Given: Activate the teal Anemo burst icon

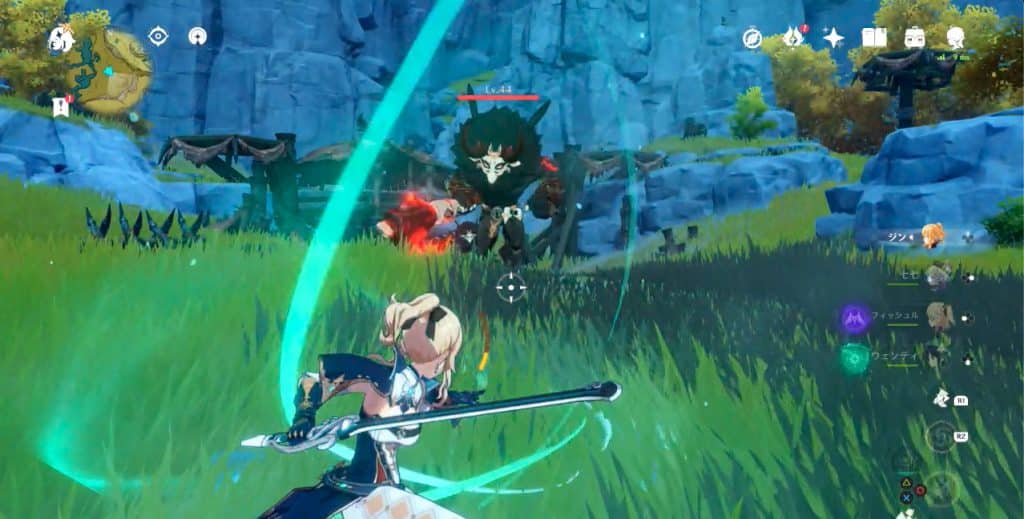Looking at the screenshot, I should click(x=854, y=359).
